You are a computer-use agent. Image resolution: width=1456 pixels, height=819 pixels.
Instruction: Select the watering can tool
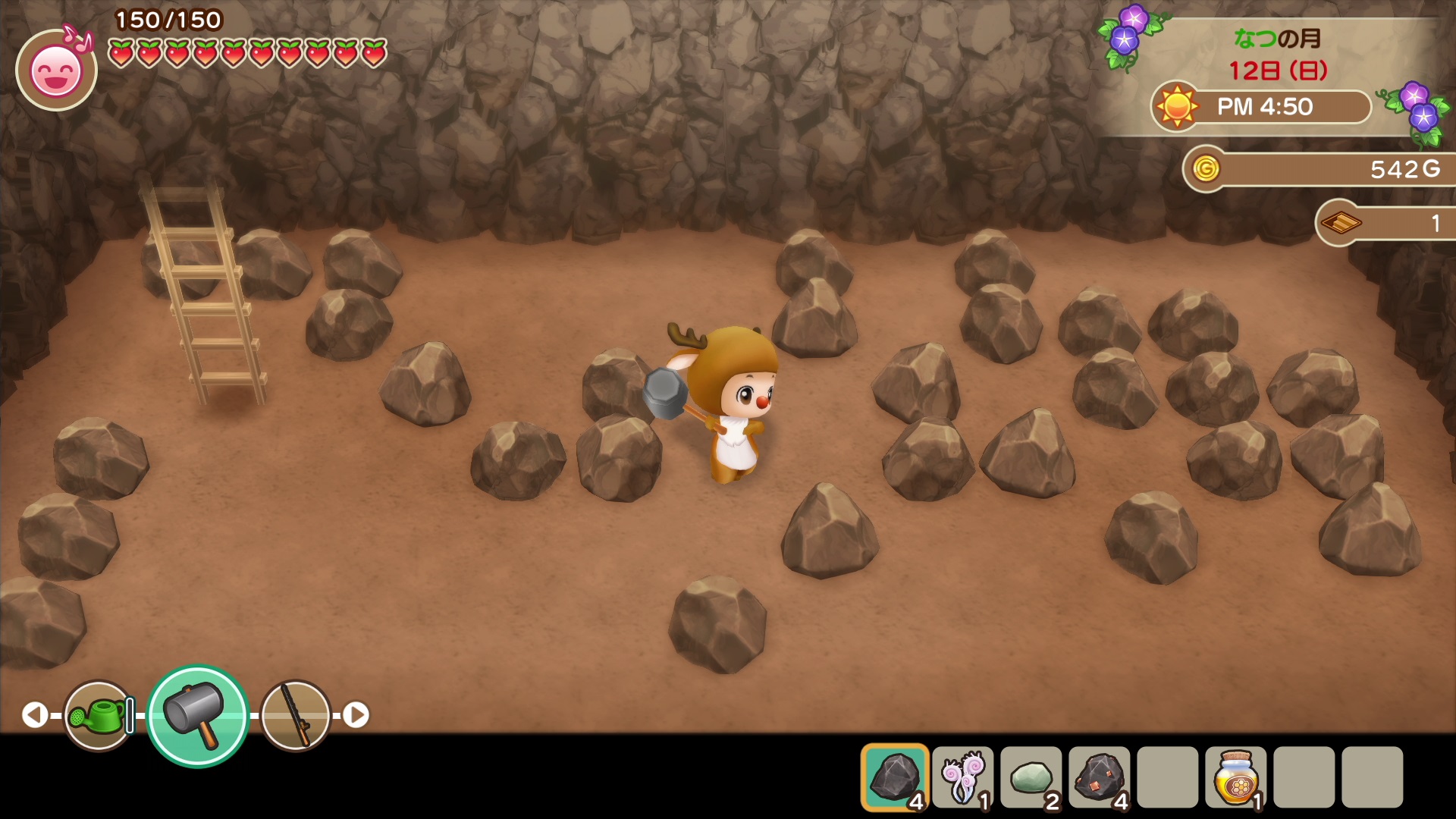click(x=99, y=715)
